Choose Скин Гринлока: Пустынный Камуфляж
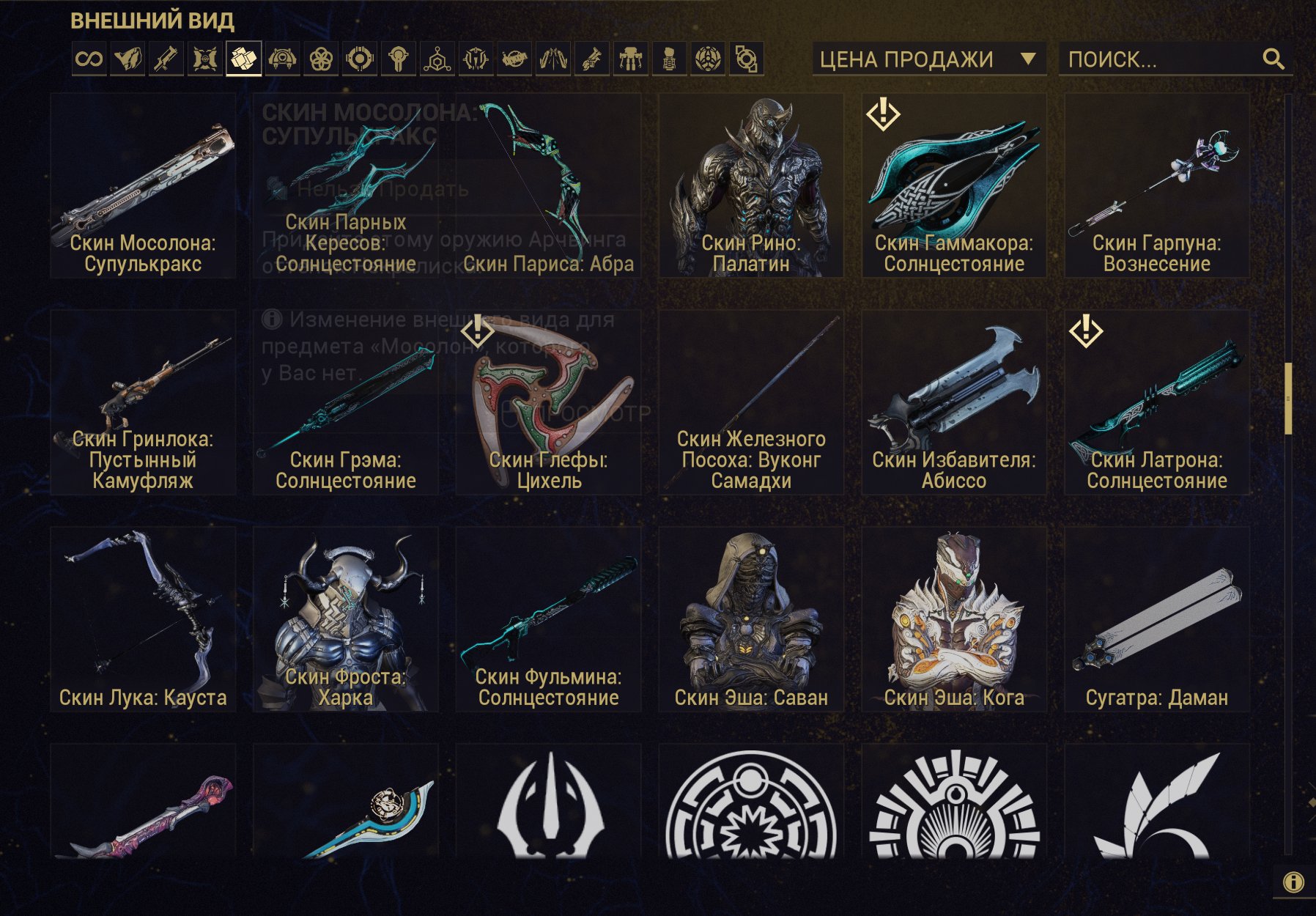The width and height of the screenshot is (1316, 916). click(143, 402)
